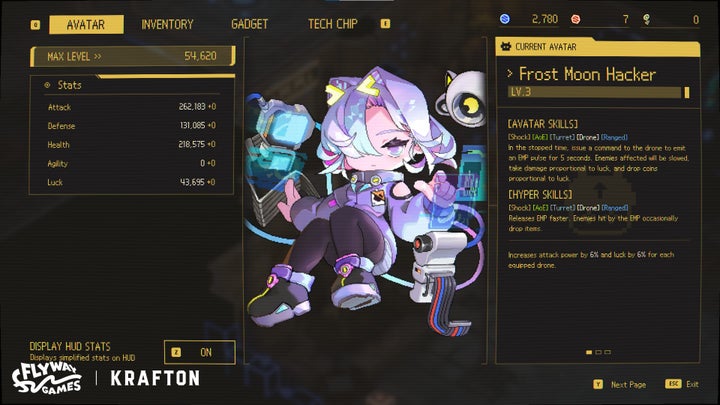
Task: Exit the avatar menu
Action: coord(684,384)
